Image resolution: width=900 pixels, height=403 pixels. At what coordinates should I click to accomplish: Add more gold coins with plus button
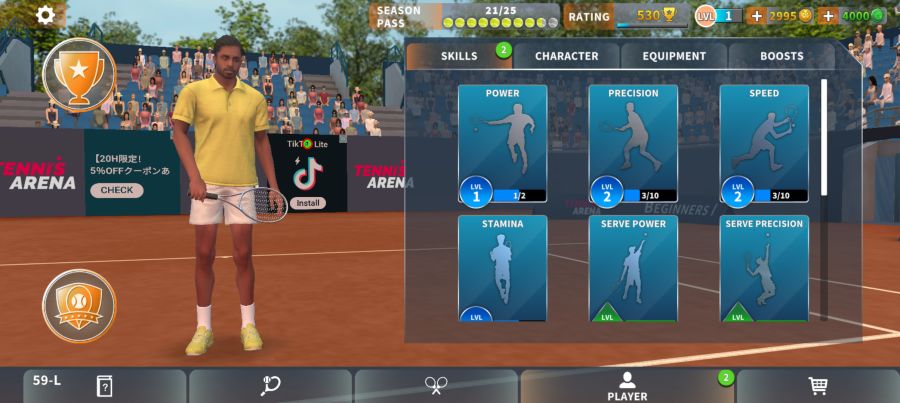pyautogui.click(x=756, y=16)
